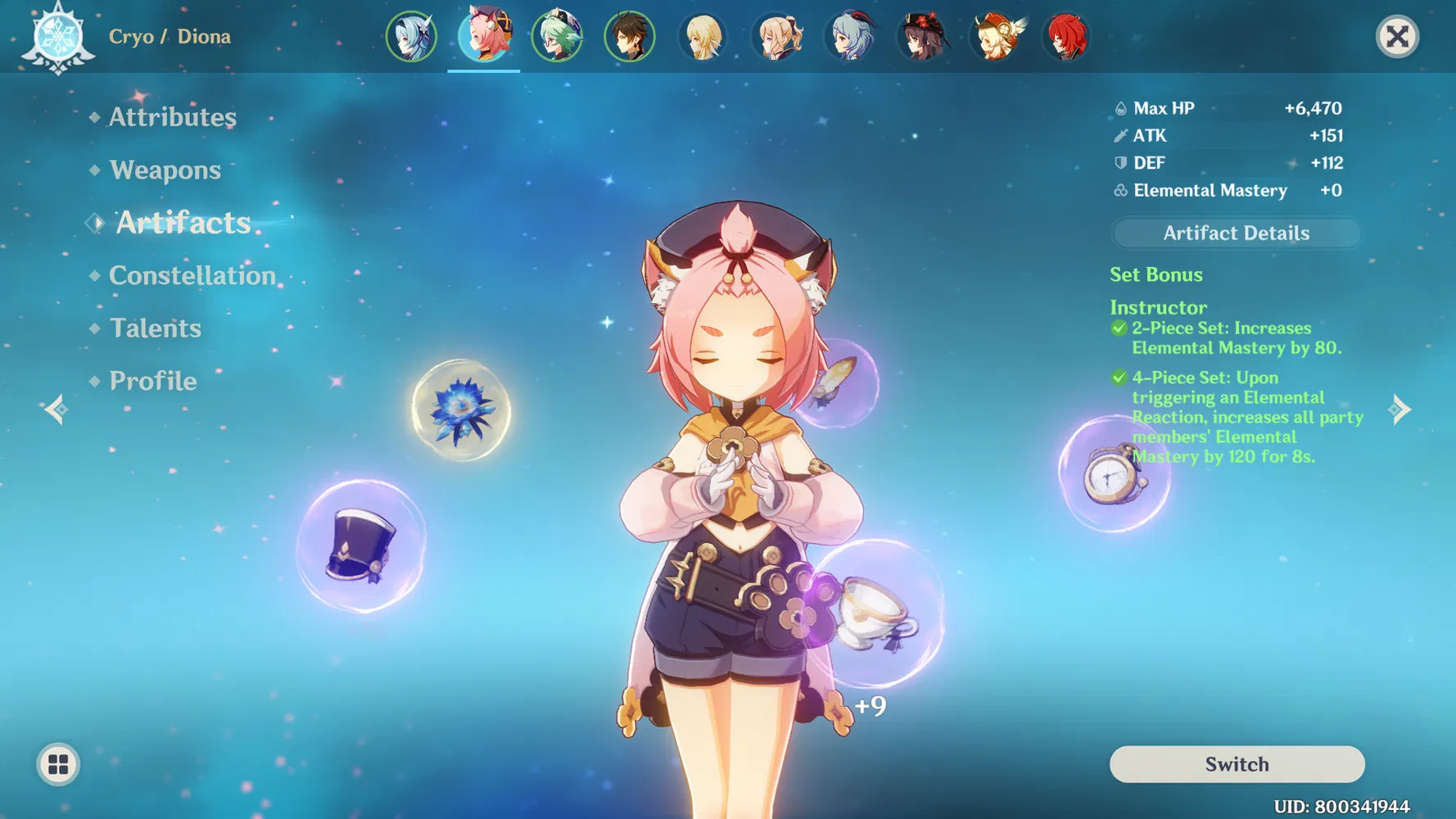Select Zhongli's character portrait
The height and width of the screenshot is (819, 1456).
pos(631,37)
